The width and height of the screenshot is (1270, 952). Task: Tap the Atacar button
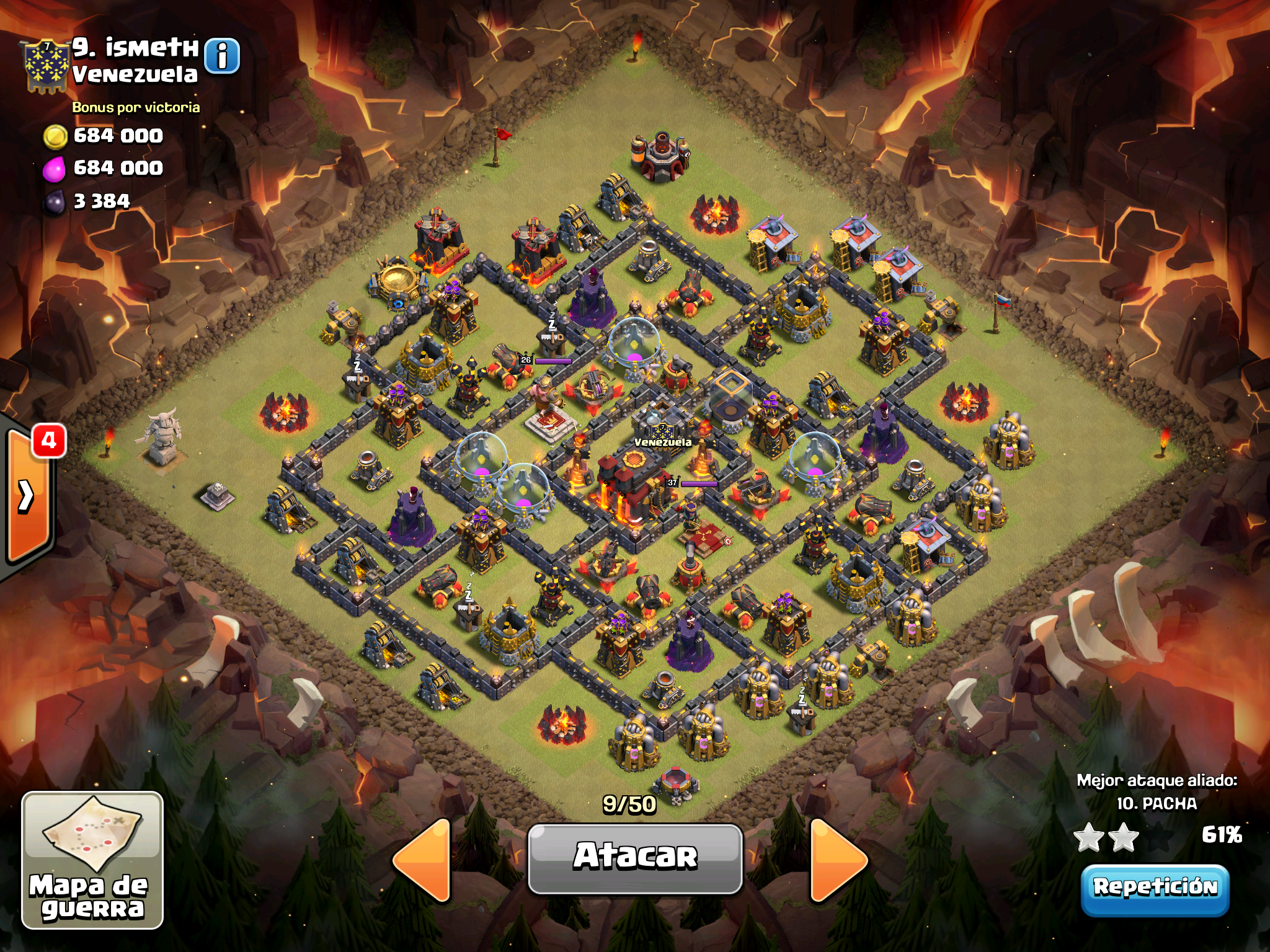(x=635, y=858)
